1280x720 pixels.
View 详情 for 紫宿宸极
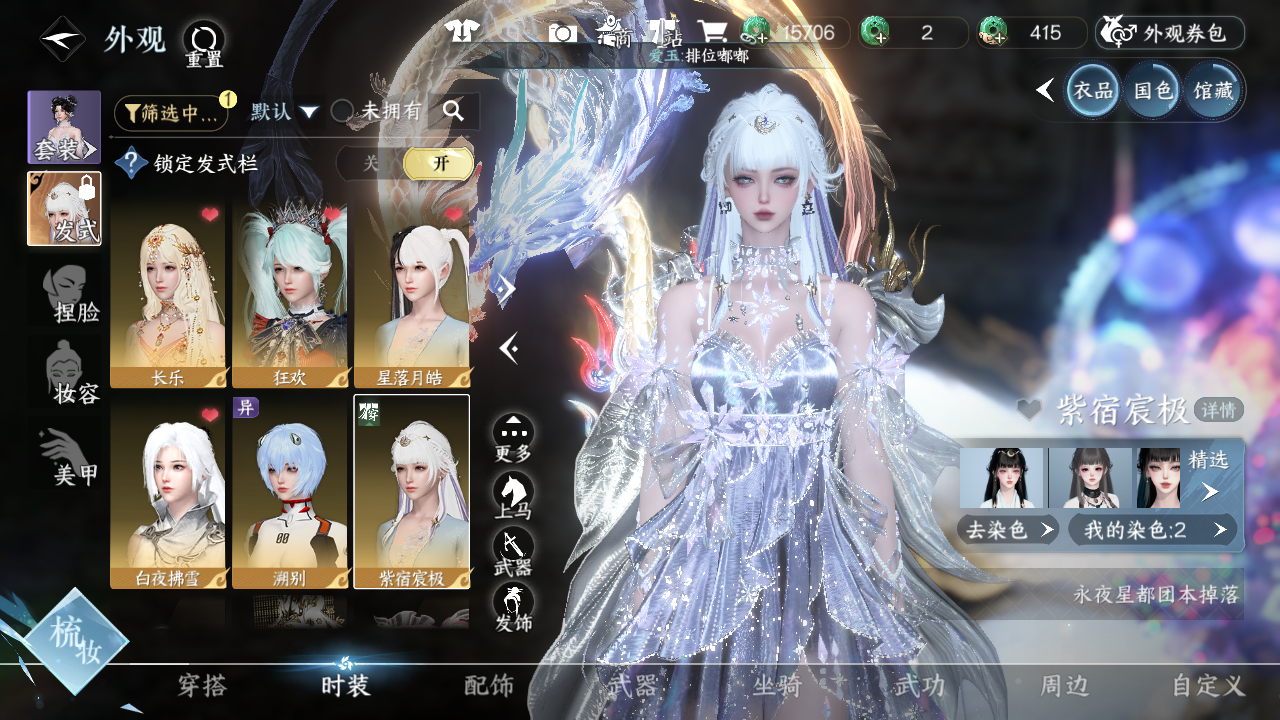point(1218,409)
